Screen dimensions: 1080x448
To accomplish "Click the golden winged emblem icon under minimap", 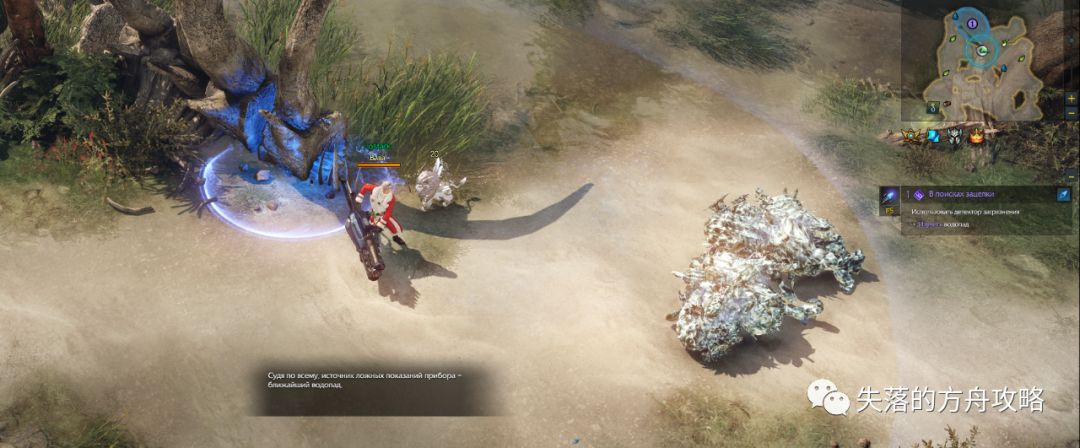I will [x=912, y=135].
